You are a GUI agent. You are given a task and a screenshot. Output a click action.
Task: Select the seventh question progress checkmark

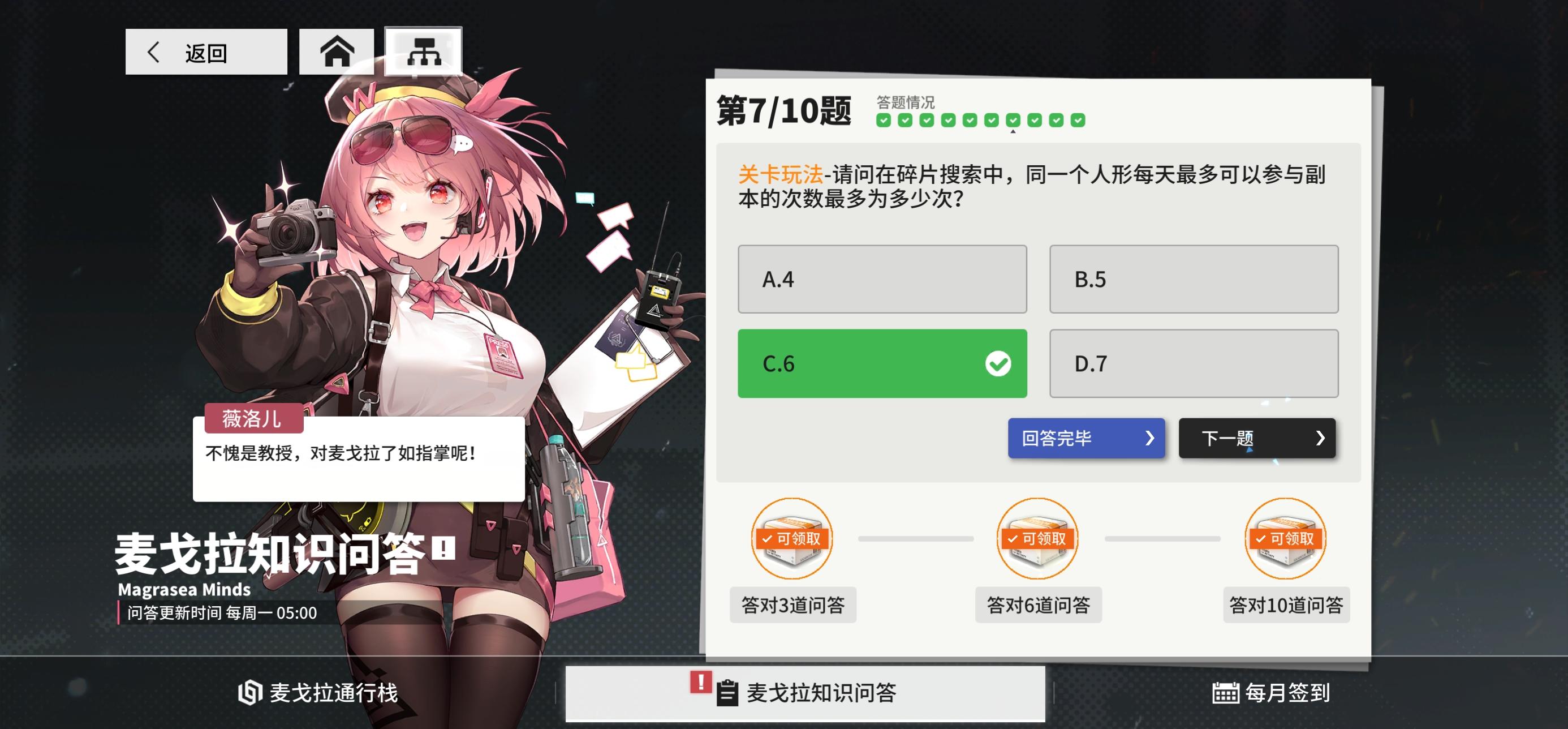pyautogui.click(x=1013, y=122)
